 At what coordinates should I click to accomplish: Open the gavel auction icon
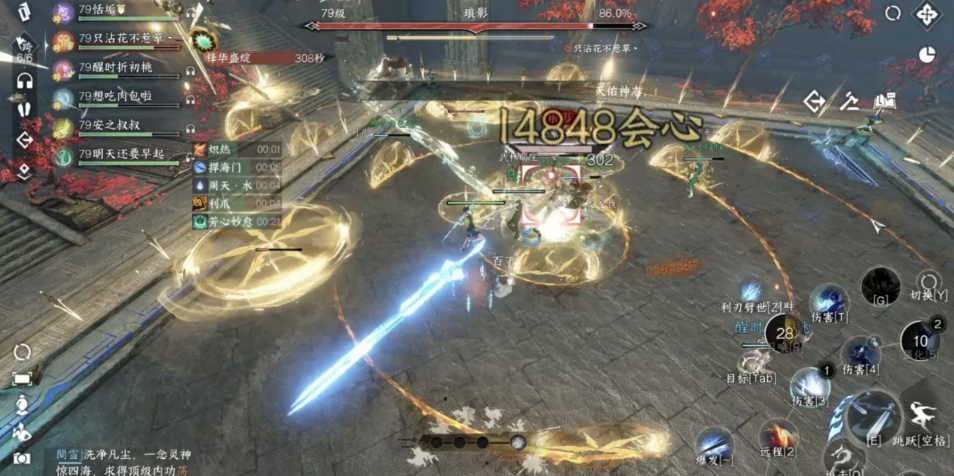point(850,100)
